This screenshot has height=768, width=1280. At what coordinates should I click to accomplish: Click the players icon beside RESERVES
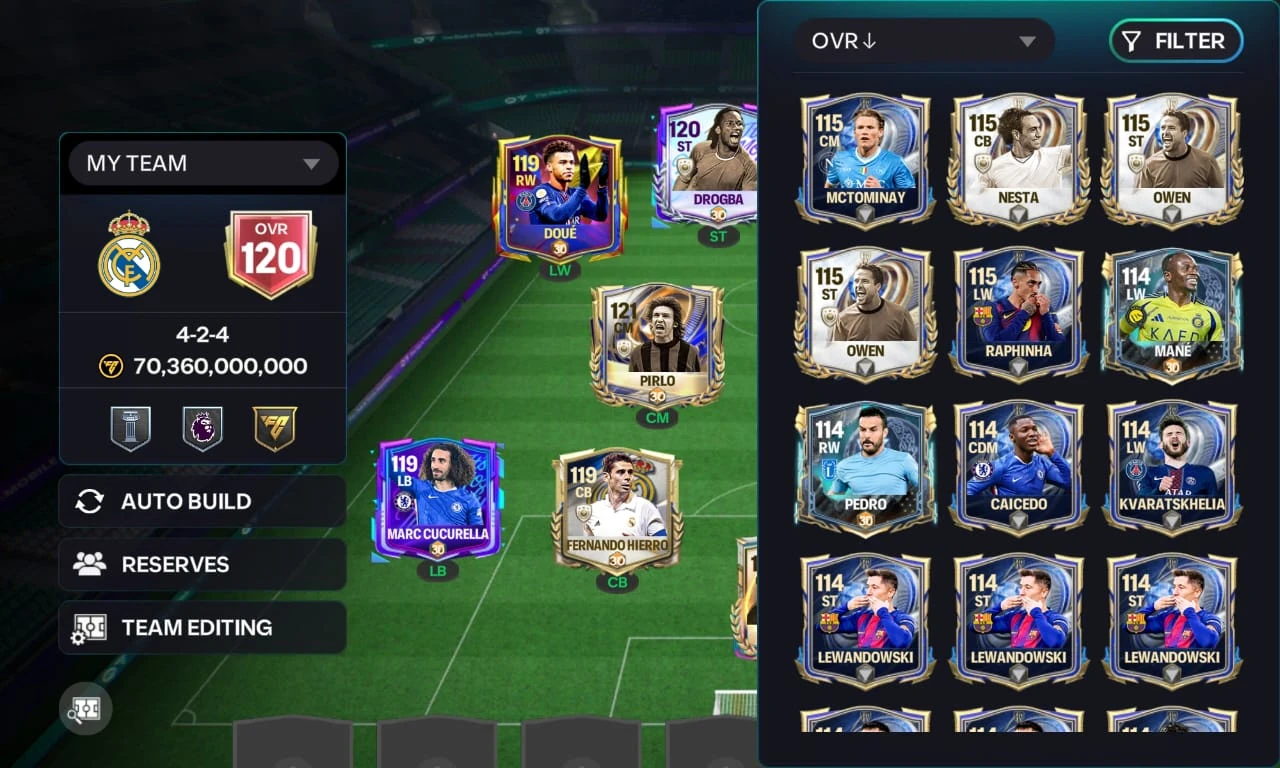90,564
